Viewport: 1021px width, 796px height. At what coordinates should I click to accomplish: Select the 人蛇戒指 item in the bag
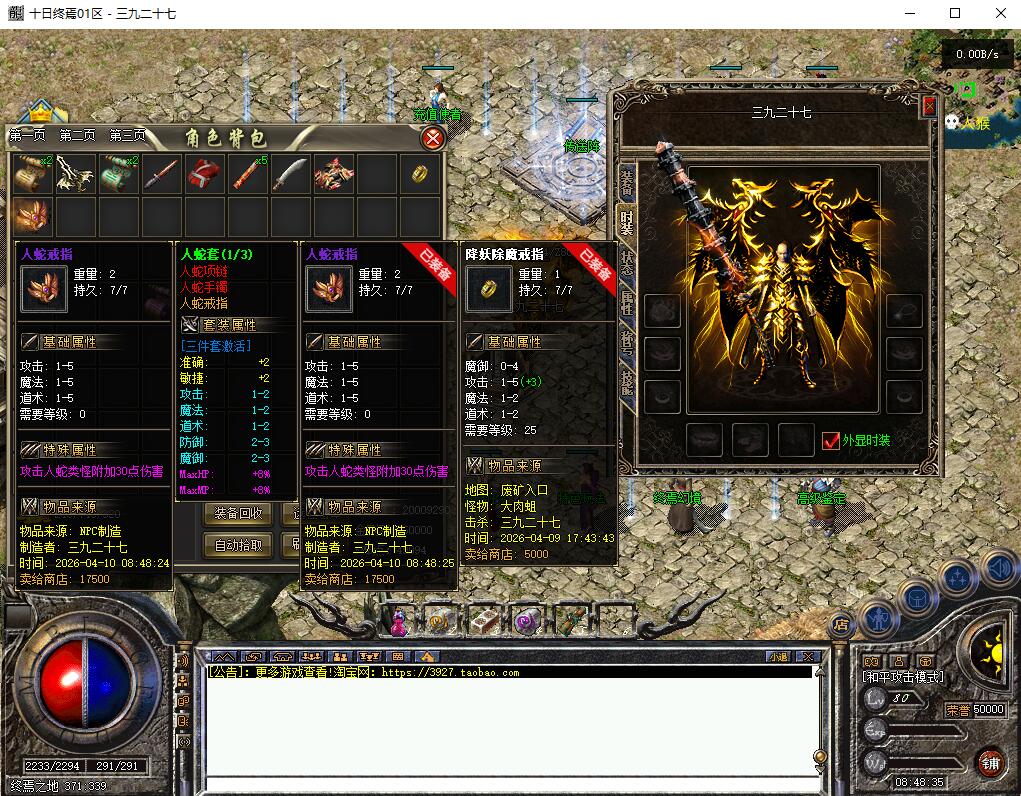pyautogui.click(x=32, y=216)
